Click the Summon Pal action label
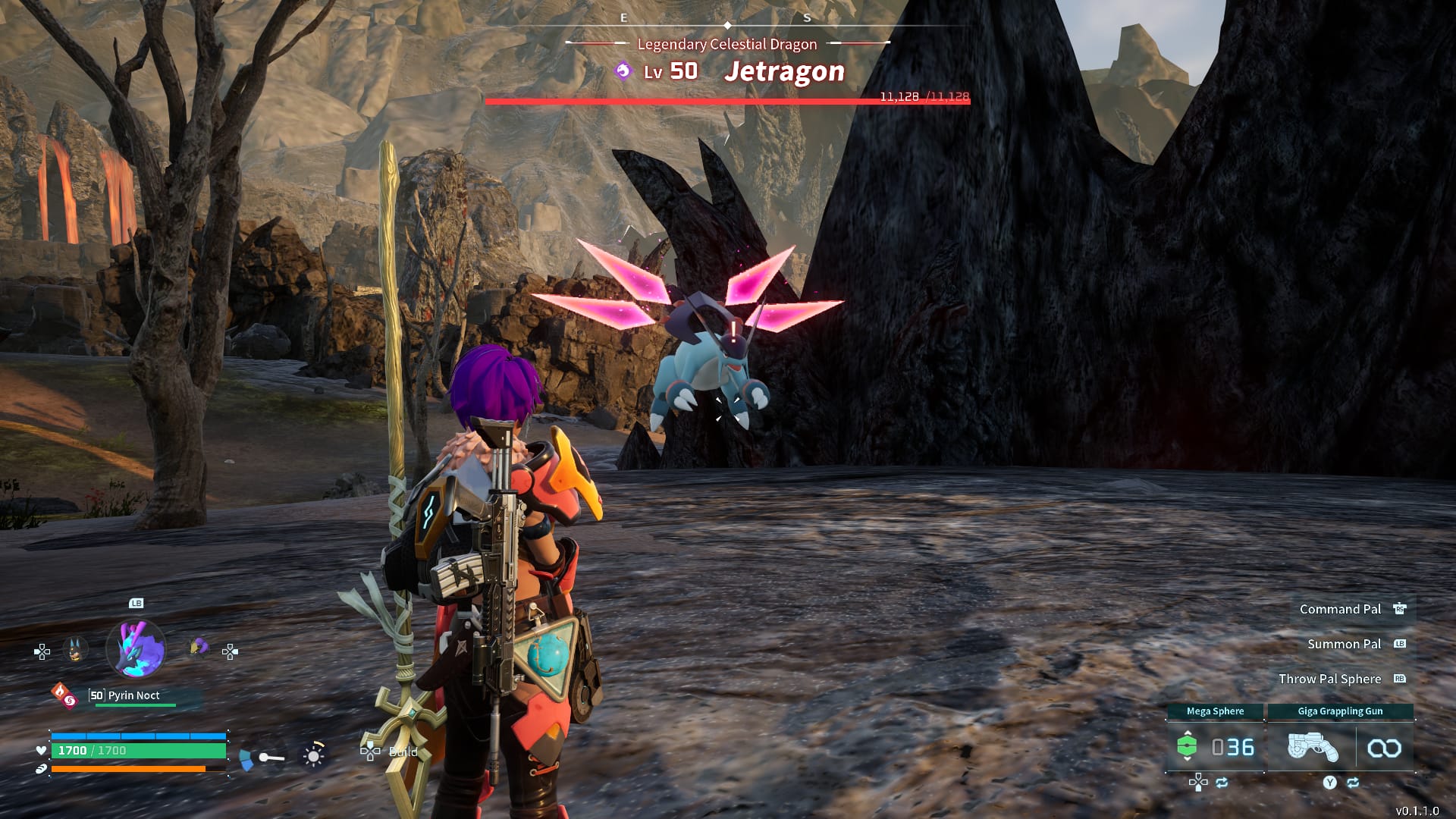Screen dimensions: 1456x819 click(x=1344, y=644)
